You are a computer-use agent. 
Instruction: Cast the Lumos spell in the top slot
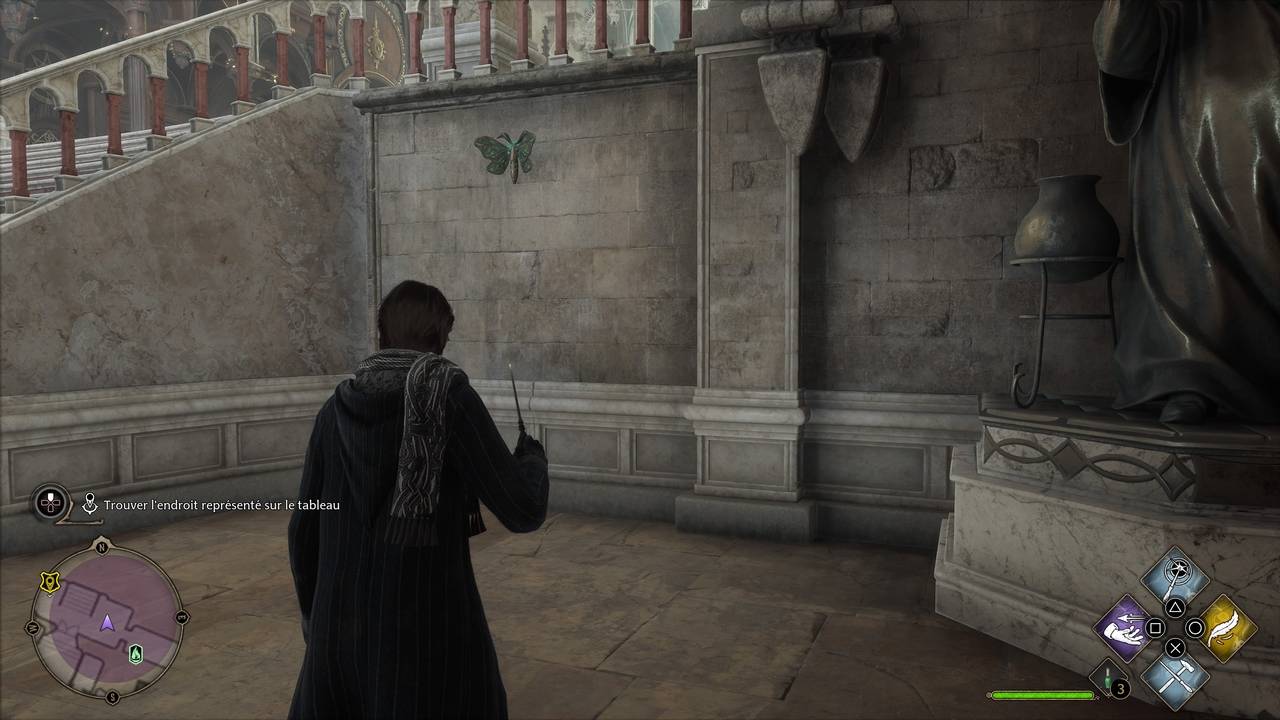coord(1175,577)
